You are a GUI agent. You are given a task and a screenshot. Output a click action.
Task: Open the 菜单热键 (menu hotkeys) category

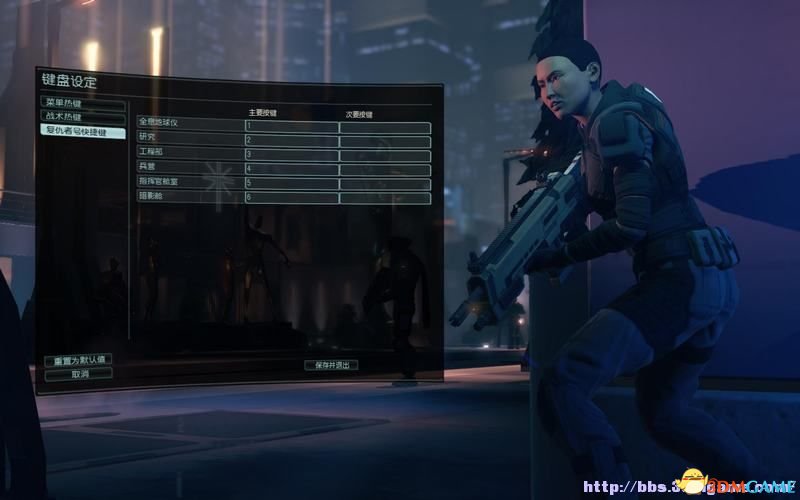coord(83,103)
